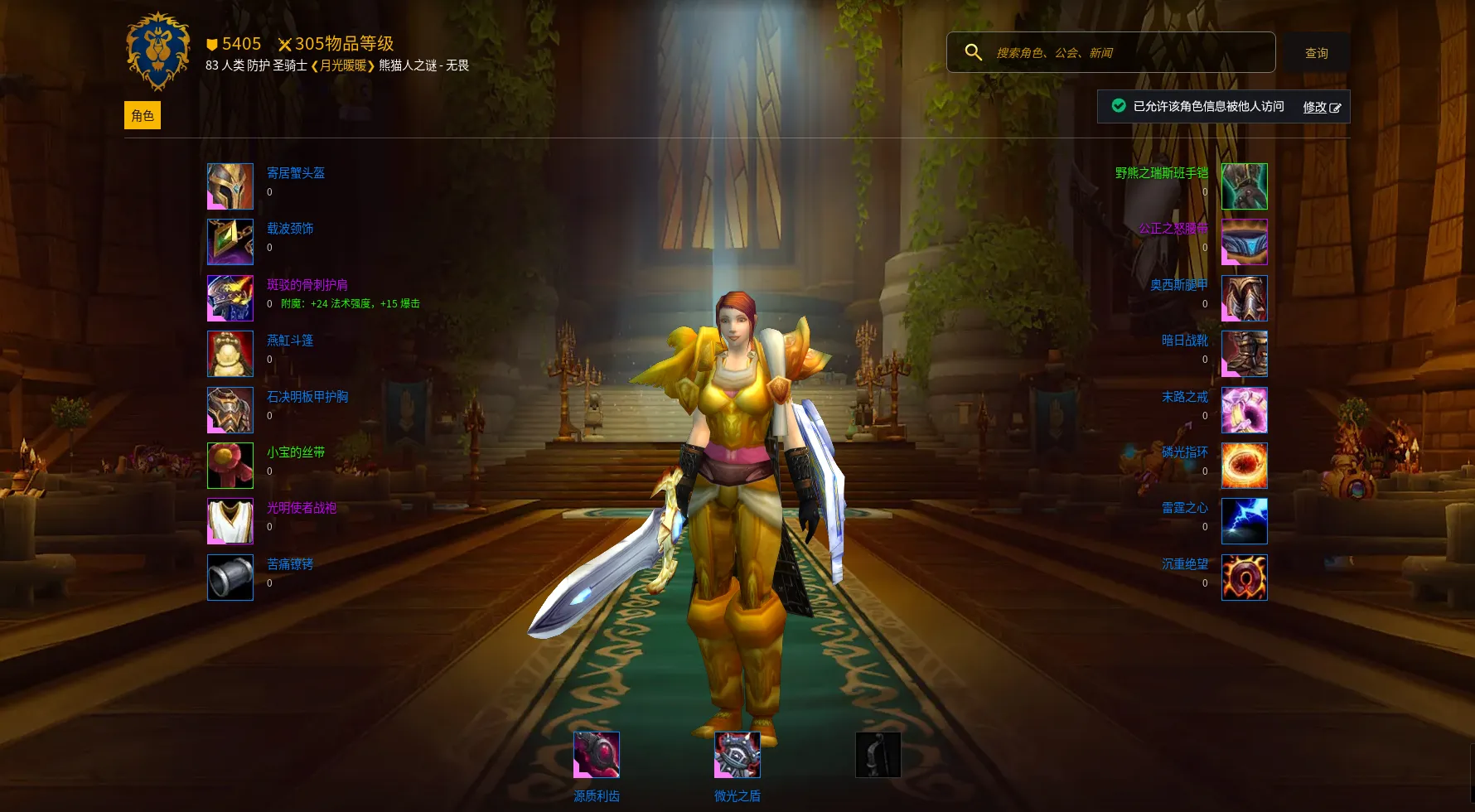Open the 修改 privacy edit link
The height and width of the screenshot is (812, 1475).
(1321, 107)
